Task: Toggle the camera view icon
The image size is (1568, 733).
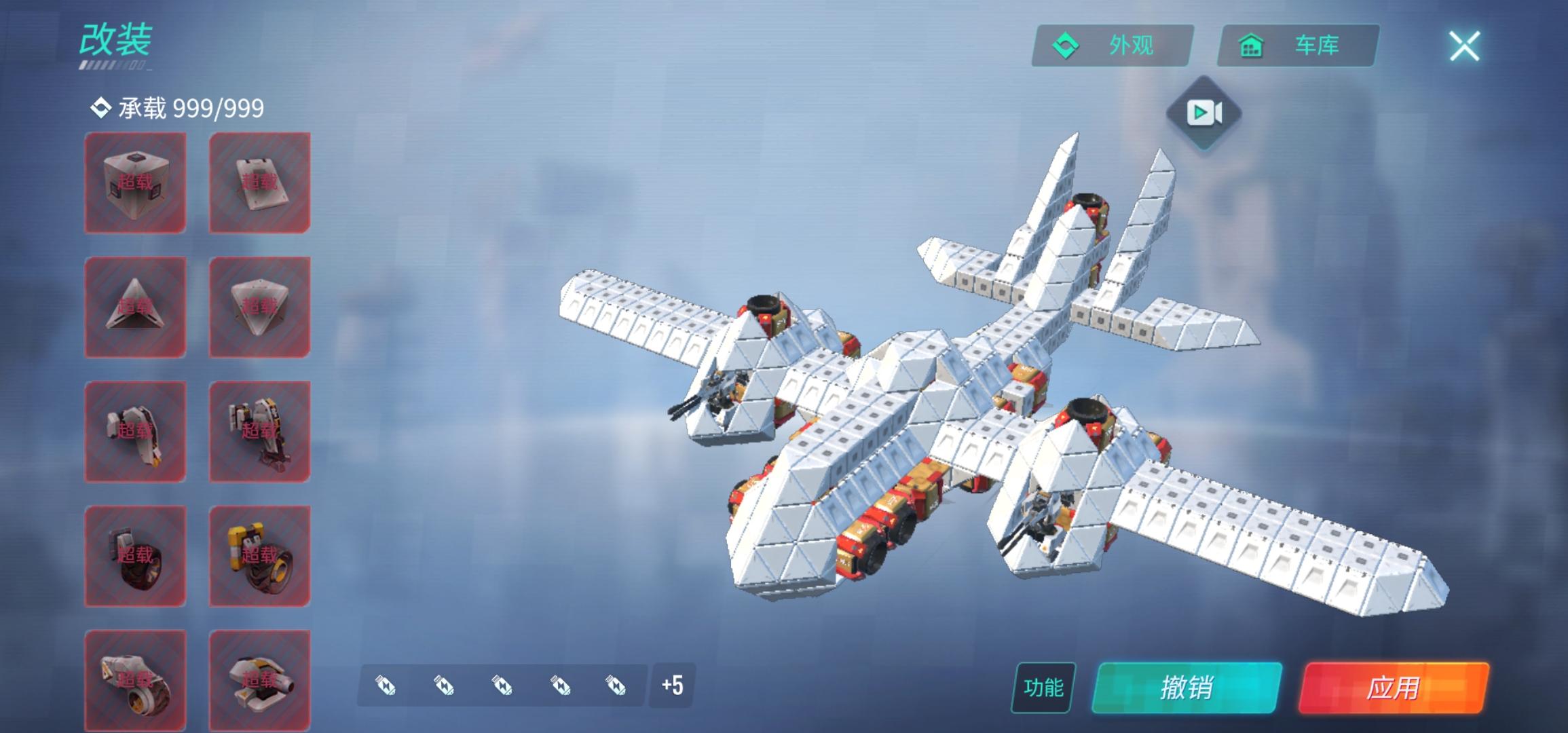Action: [x=1204, y=113]
